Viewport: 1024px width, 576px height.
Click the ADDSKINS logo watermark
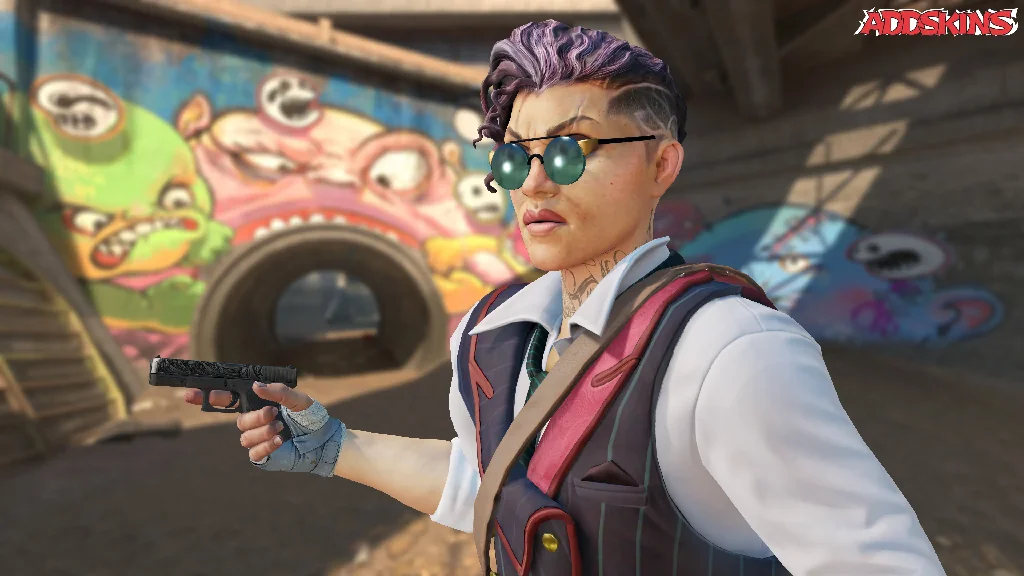tap(935, 22)
